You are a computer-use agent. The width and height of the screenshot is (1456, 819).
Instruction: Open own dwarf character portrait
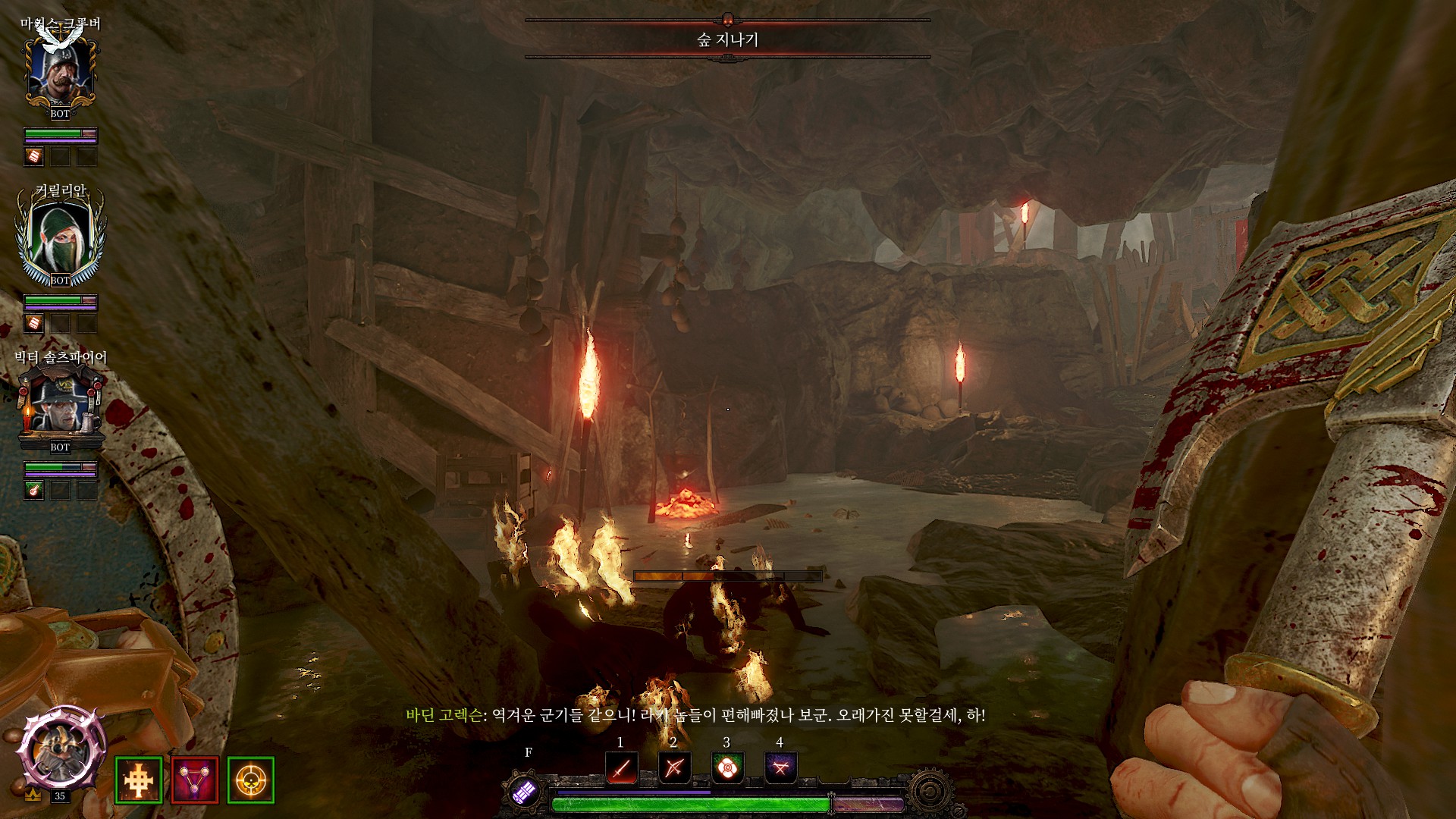tap(61, 751)
